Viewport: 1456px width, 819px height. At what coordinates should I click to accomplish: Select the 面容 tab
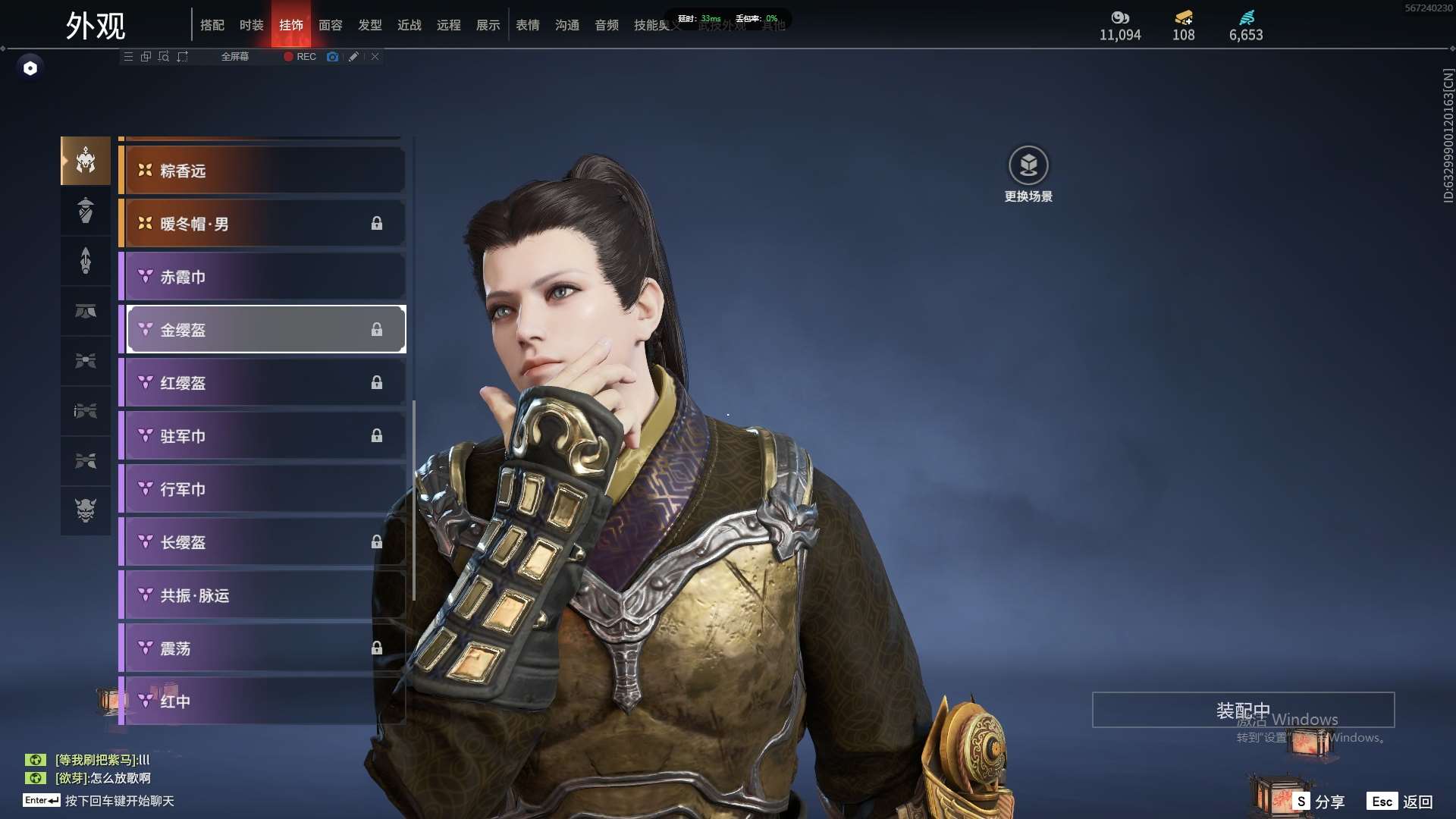[330, 25]
